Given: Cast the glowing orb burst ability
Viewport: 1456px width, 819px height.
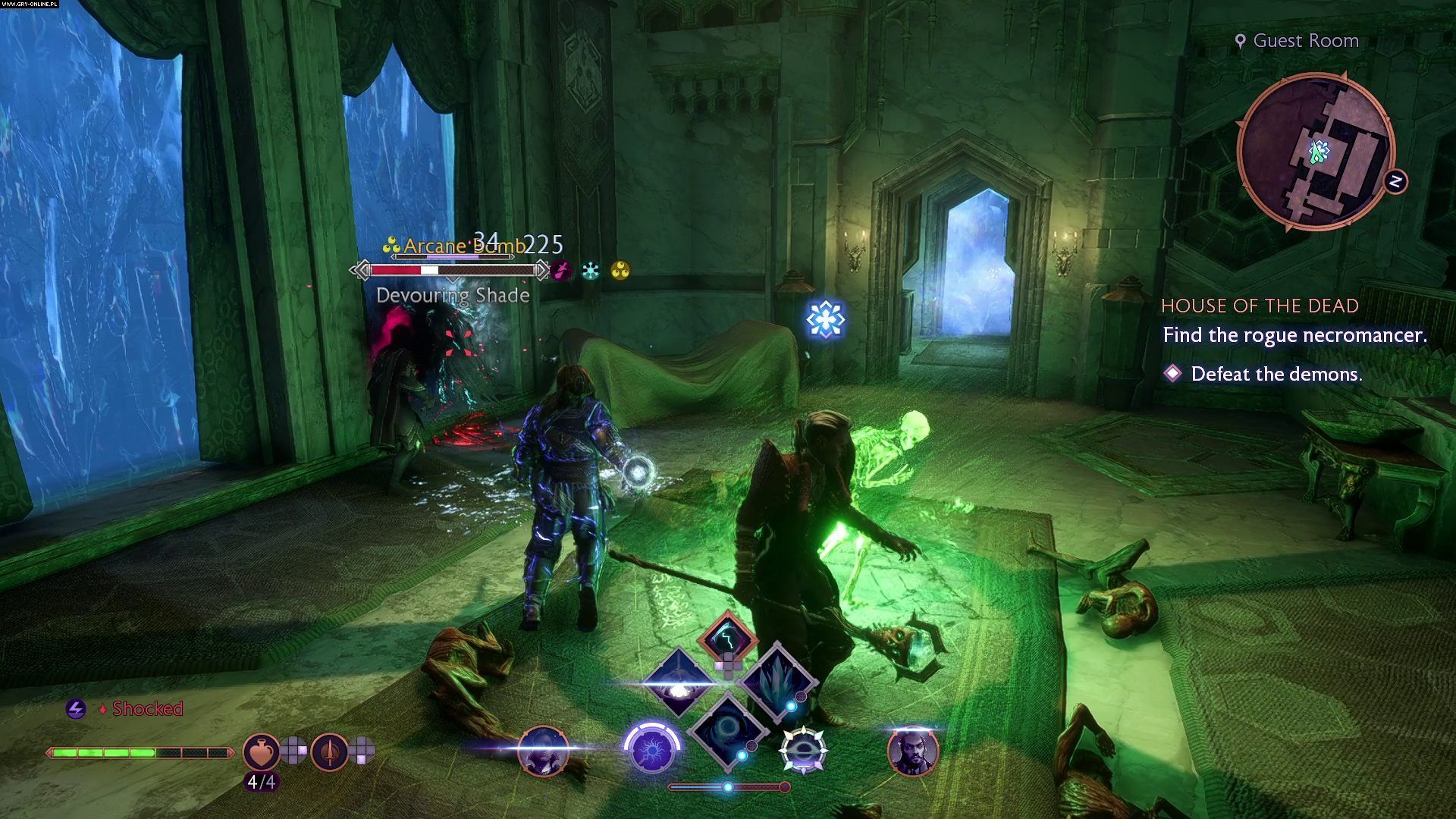Looking at the screenshot, I should click(x=677, y=683).
